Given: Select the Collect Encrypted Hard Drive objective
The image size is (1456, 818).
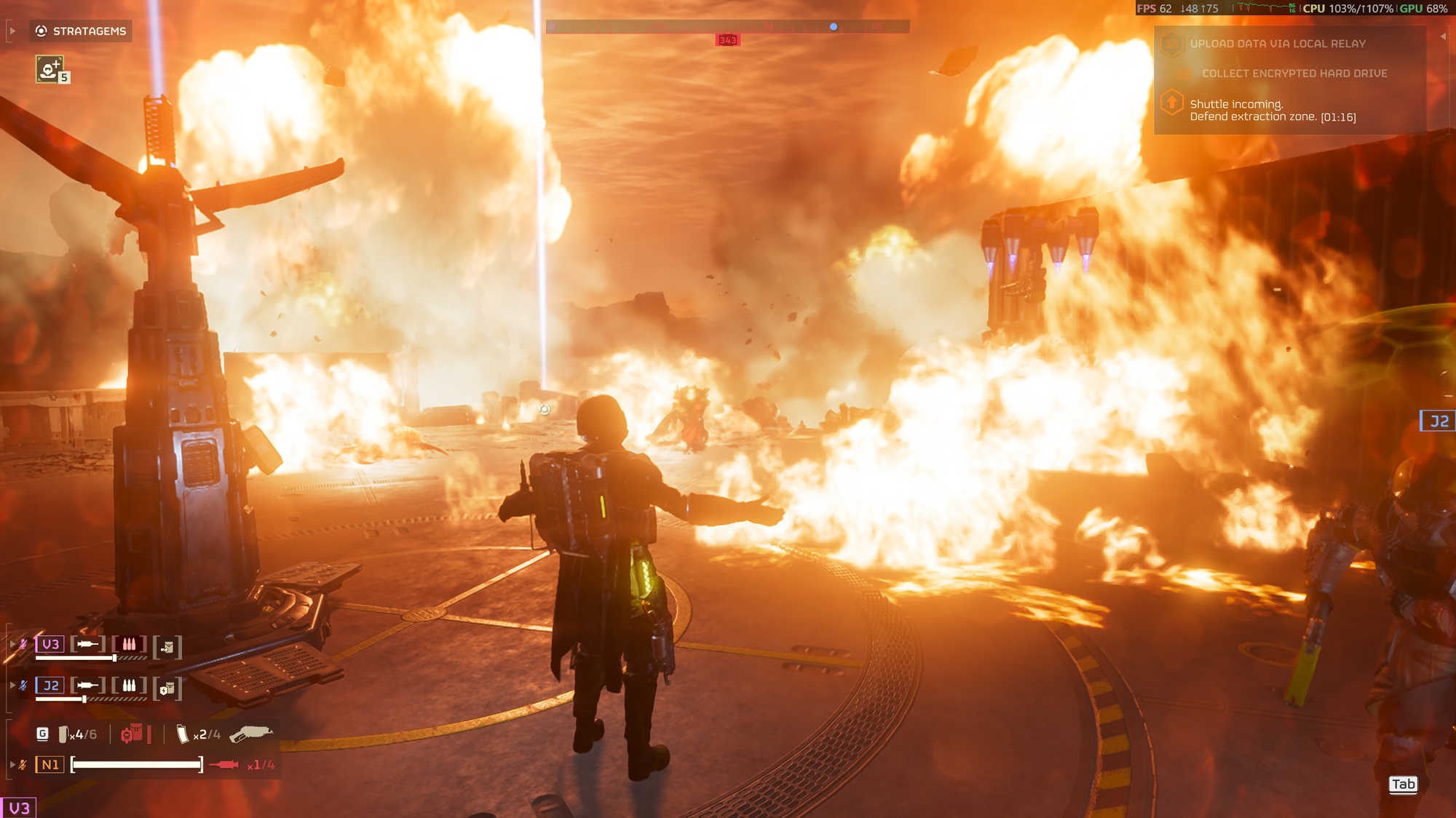Looking at the screenshot, I should 1294,74.
